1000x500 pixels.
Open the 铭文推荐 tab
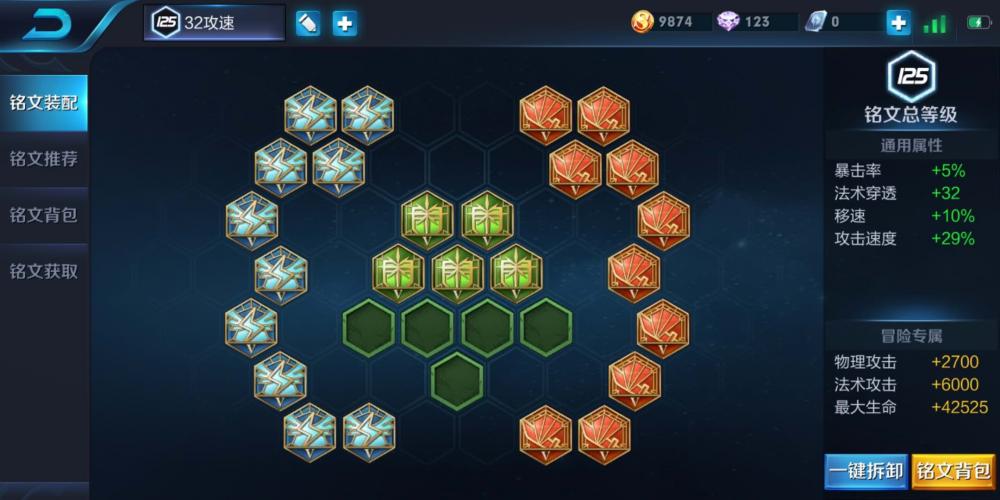(x=43, y=159)
